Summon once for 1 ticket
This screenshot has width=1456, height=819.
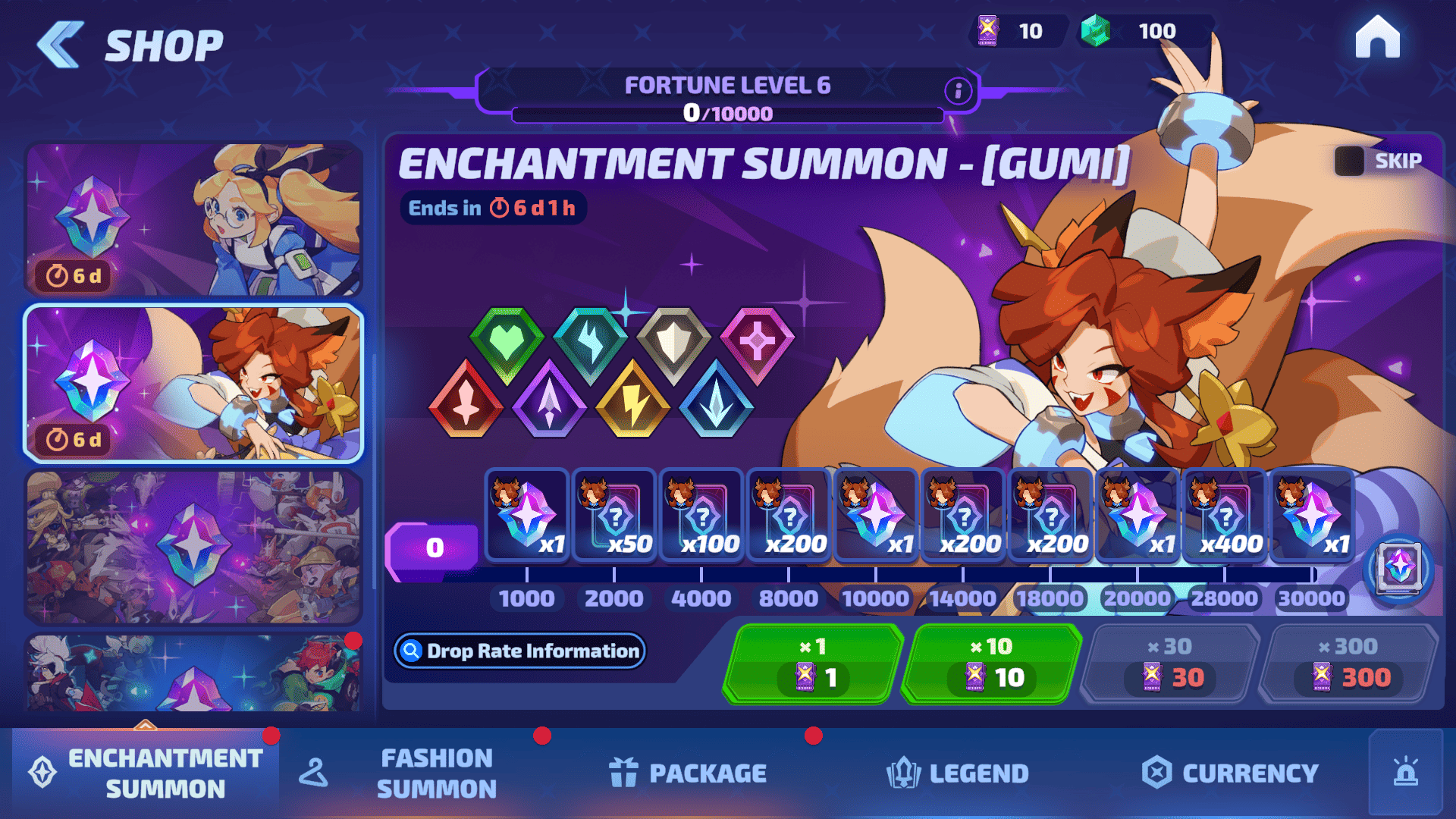pyautogui.click(x=813, y=664)
